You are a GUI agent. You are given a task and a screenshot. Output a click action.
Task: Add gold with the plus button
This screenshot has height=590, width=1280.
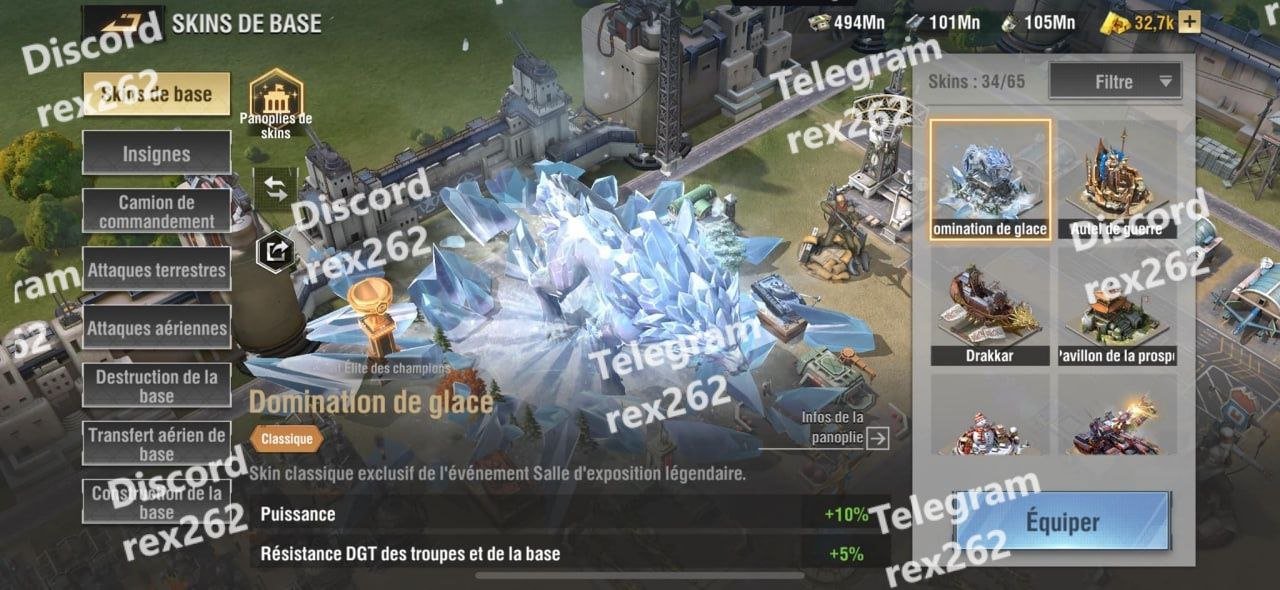(x=1189, y=22)
